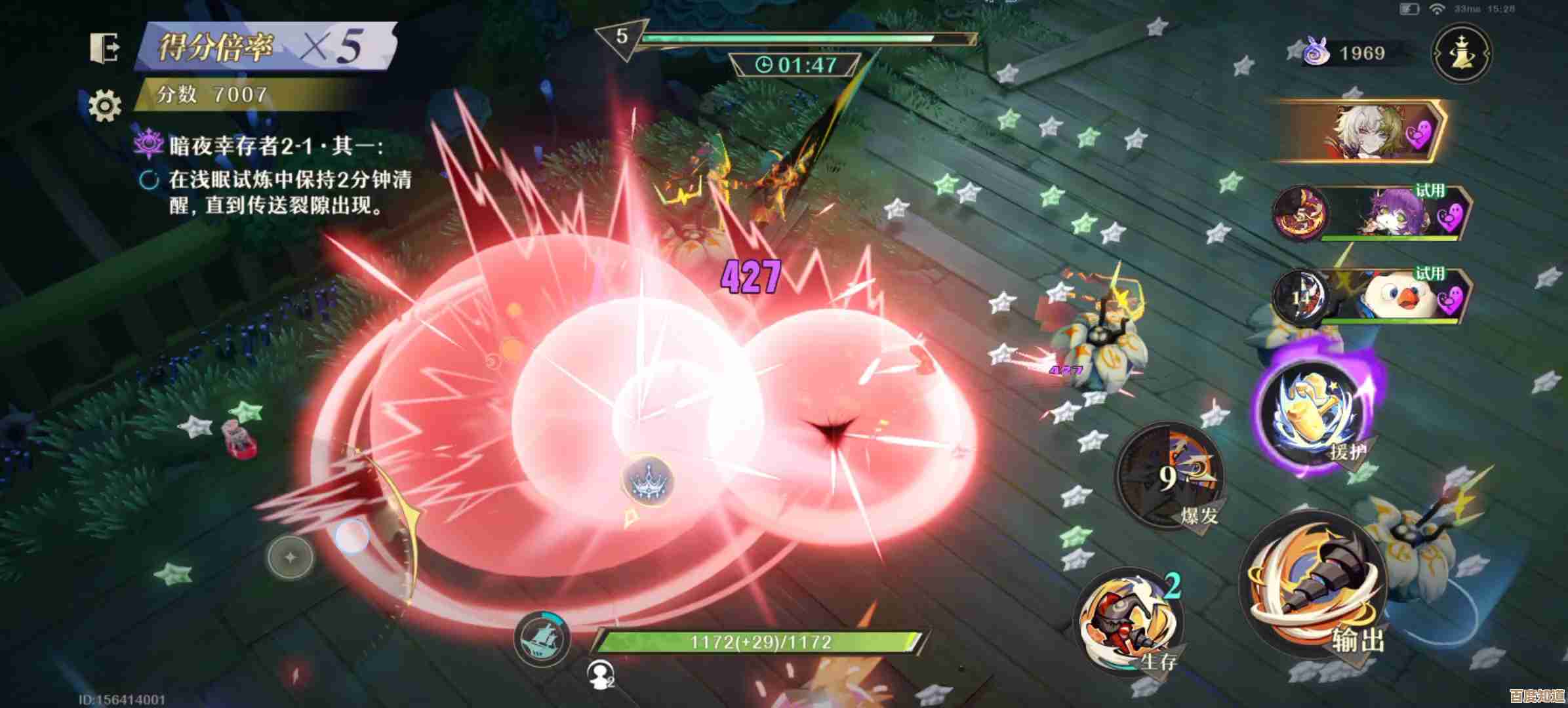Select the 暗夜幸存者2-1 objective tracker
The width and height of the screenshot is (1568, 708).
tap(275, 146)
